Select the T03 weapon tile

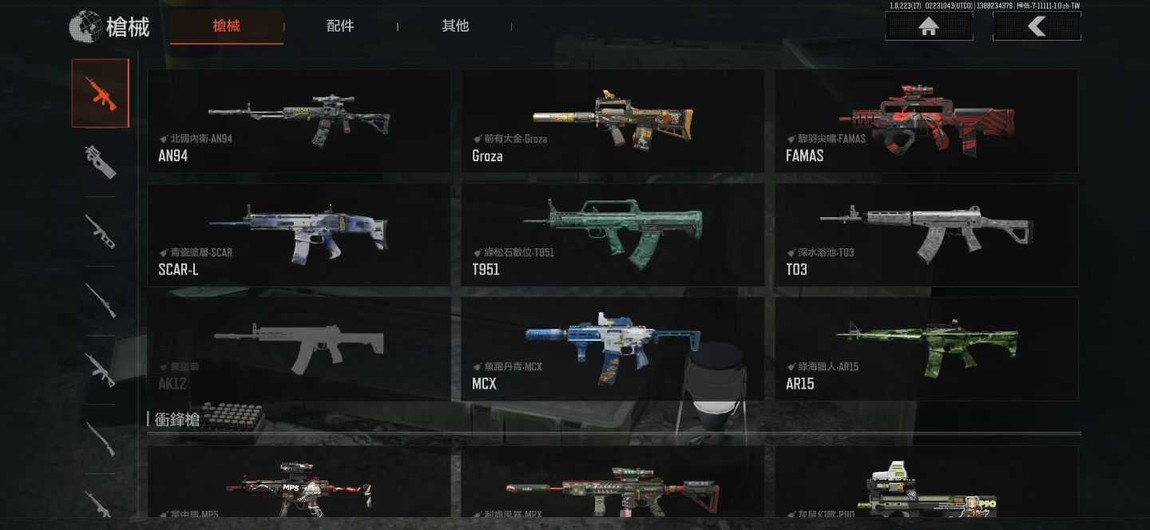[926, 234]
